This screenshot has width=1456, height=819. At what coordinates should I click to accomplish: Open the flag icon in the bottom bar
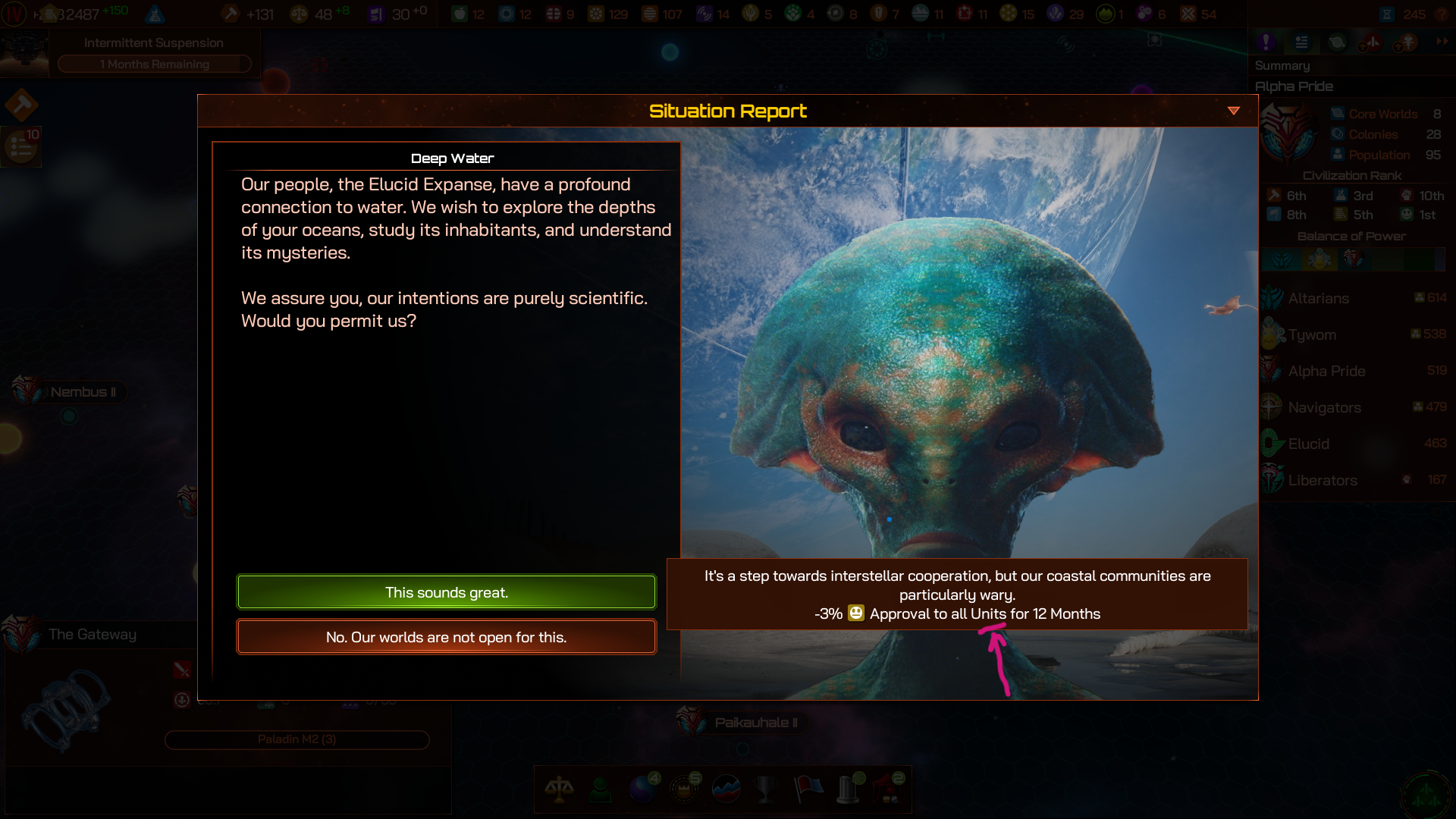click(x=808, y=789)
